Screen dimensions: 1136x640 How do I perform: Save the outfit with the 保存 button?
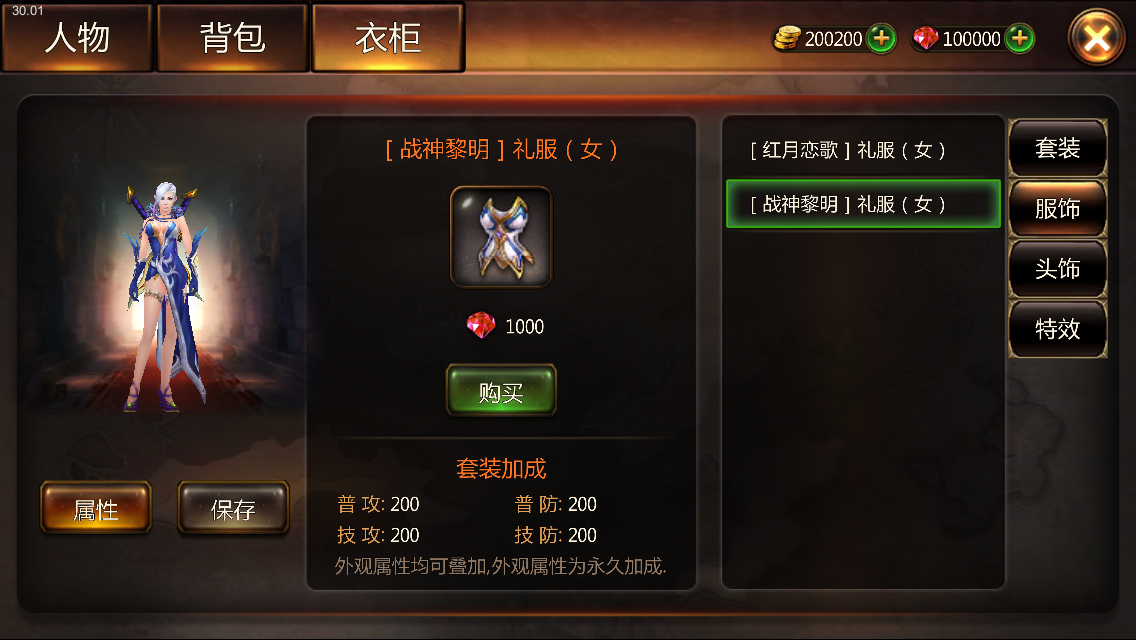point(233,509)
